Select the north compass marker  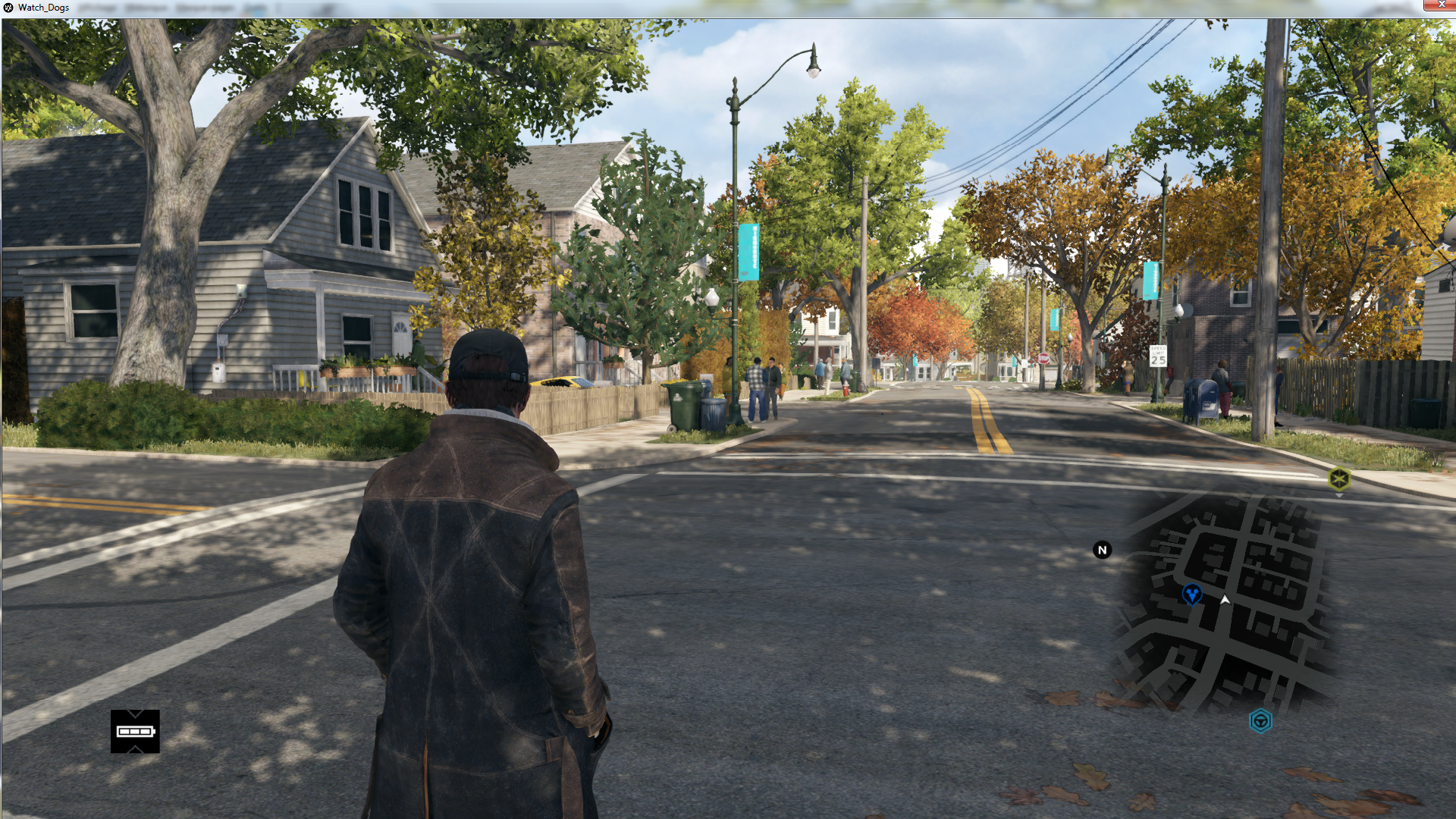(1102, 551)
